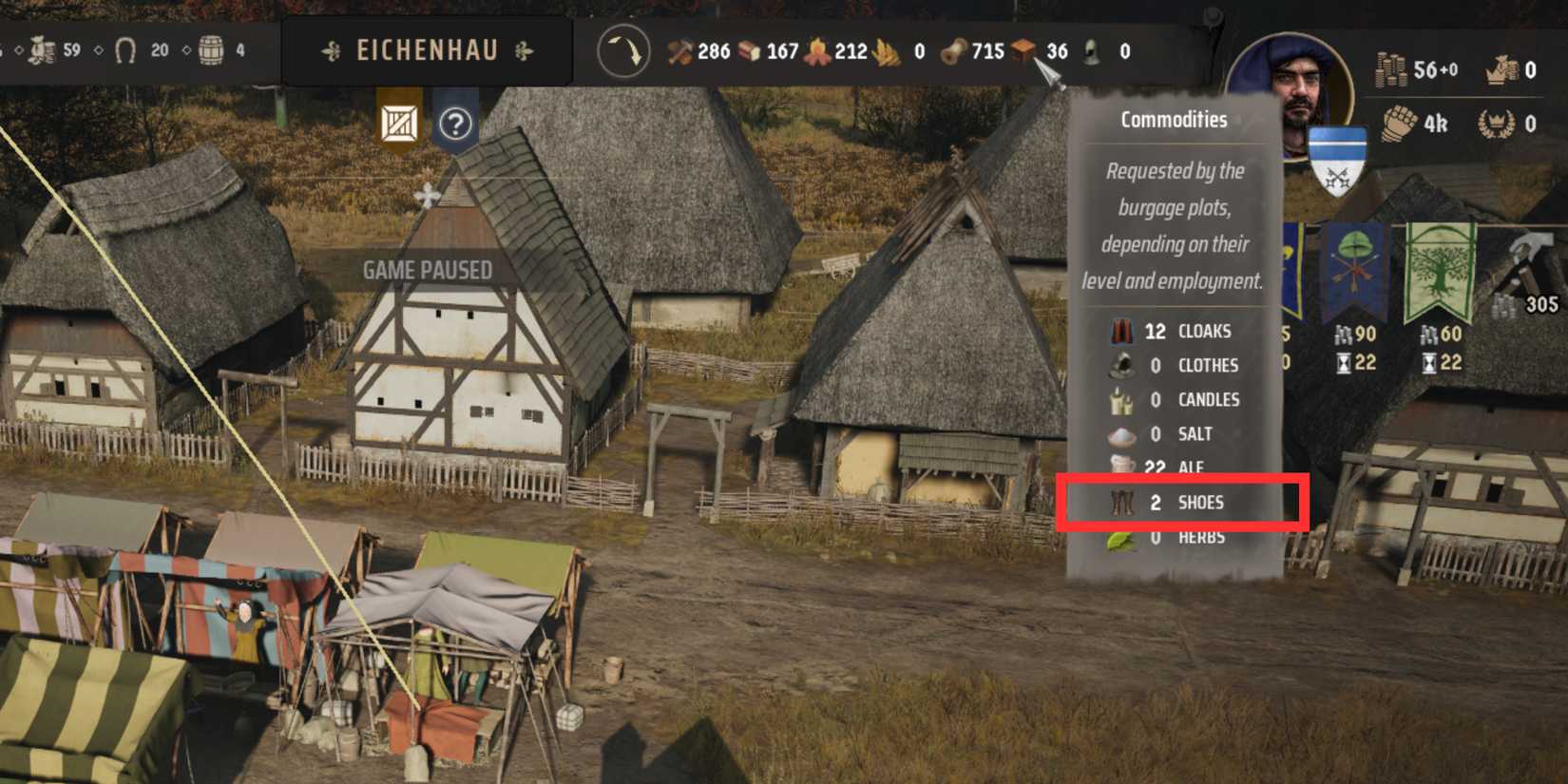
Task: Click the circular arrow icon left of resources
Action: [622, 51]
